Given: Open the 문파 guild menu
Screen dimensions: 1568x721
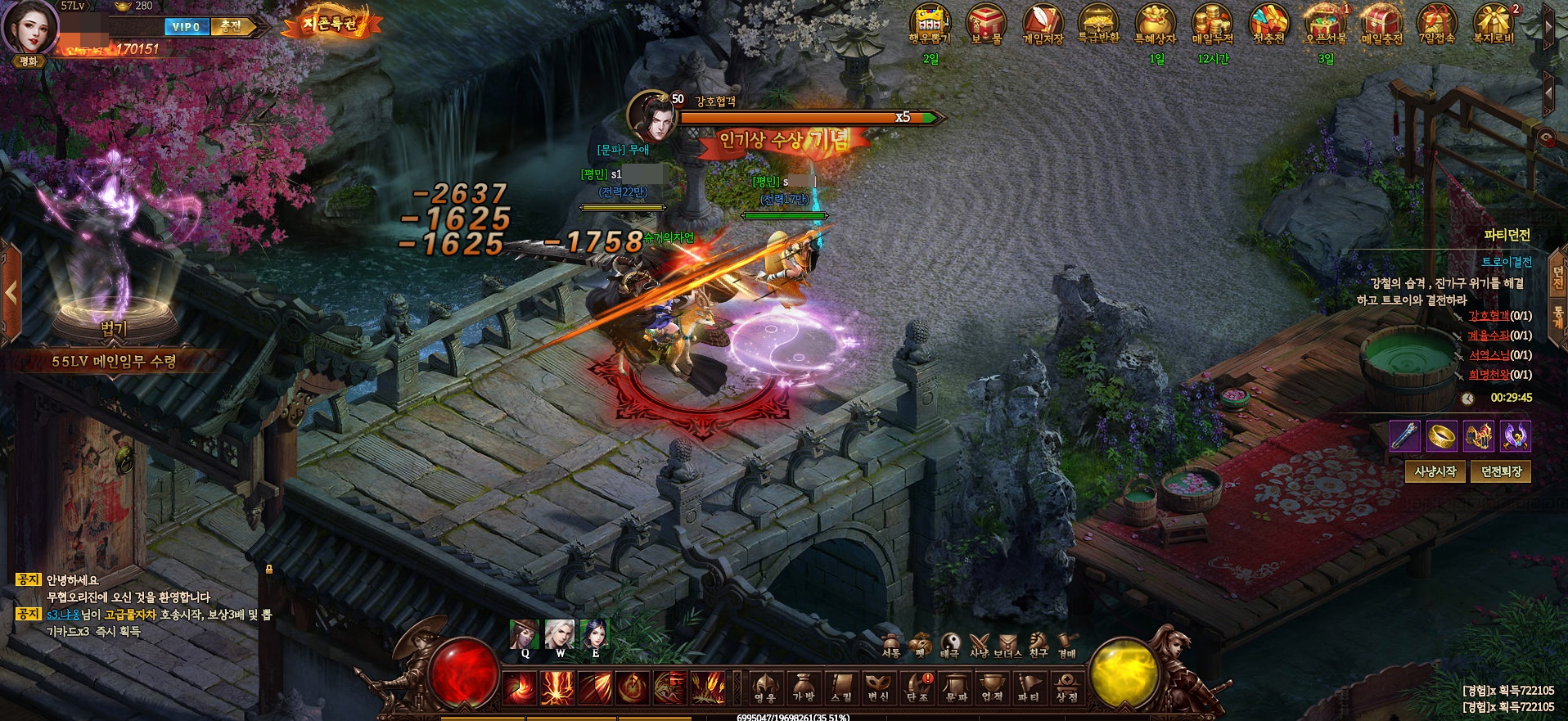Looking at the screenshot, I should coord(955,687).
